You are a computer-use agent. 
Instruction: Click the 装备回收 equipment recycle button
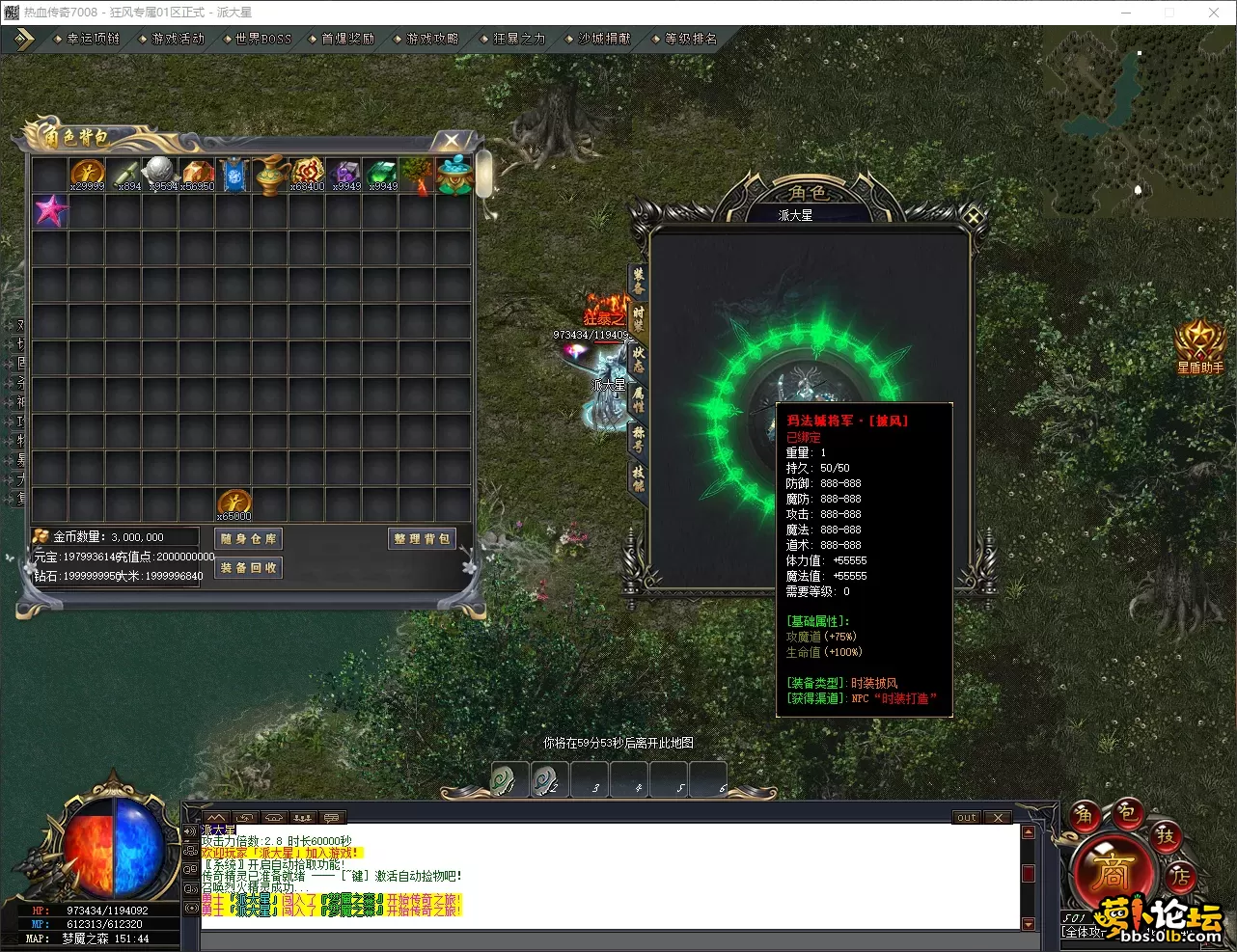(x=248, y=568)
